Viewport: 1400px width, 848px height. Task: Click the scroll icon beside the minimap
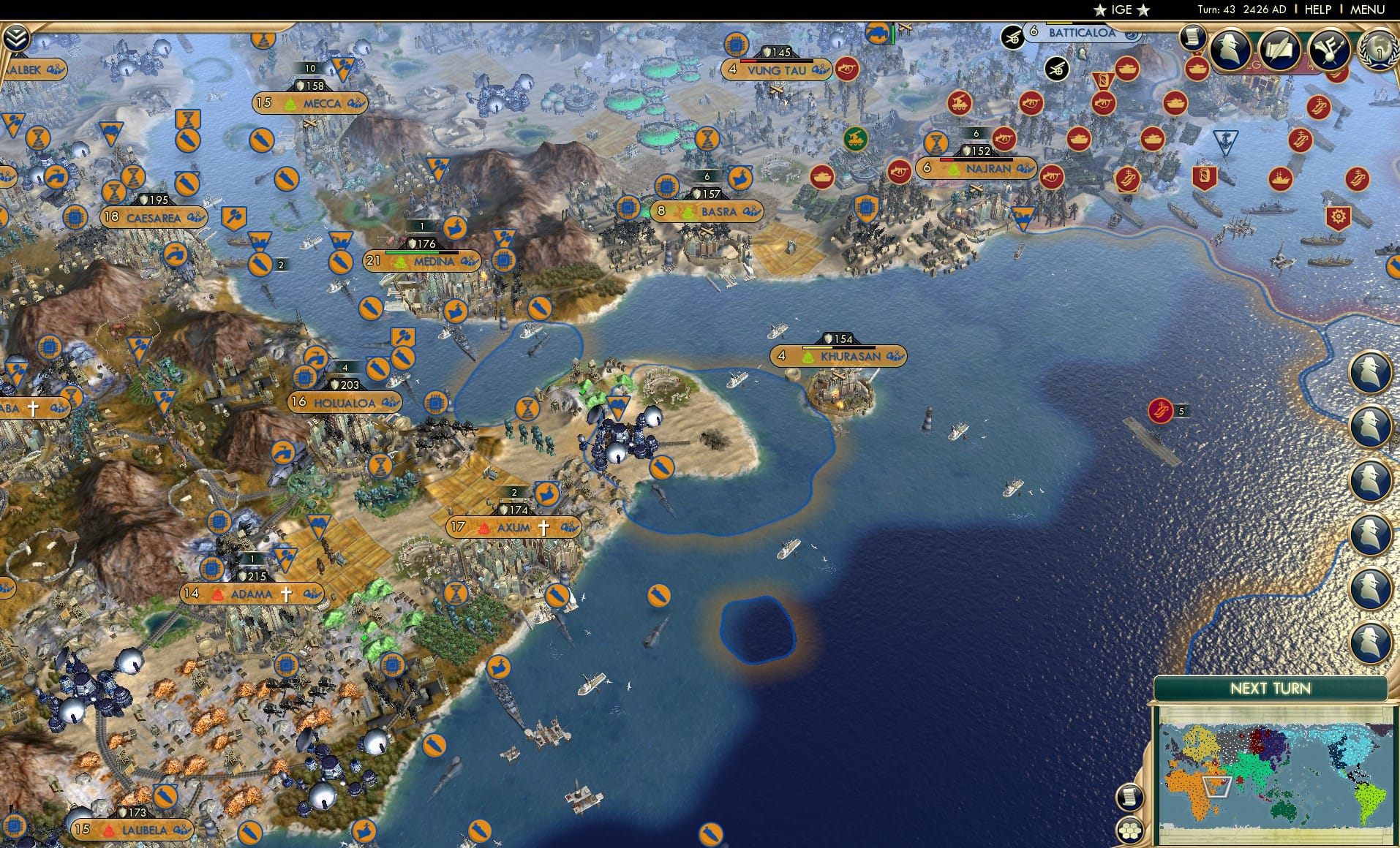tap(1130, 795)
